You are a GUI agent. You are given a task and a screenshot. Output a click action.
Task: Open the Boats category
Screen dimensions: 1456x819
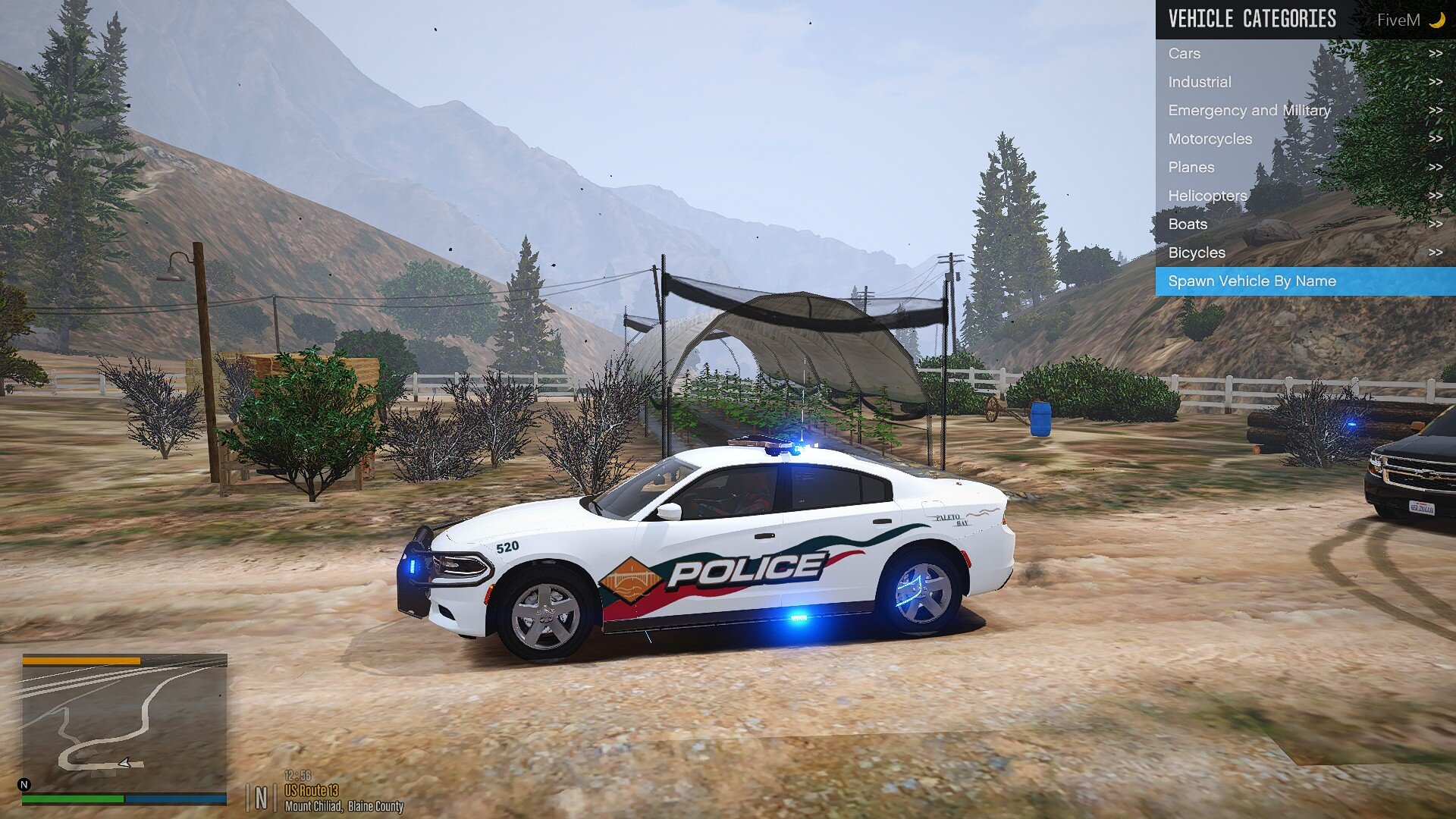pyautogui.click(x=1304, y=224)
